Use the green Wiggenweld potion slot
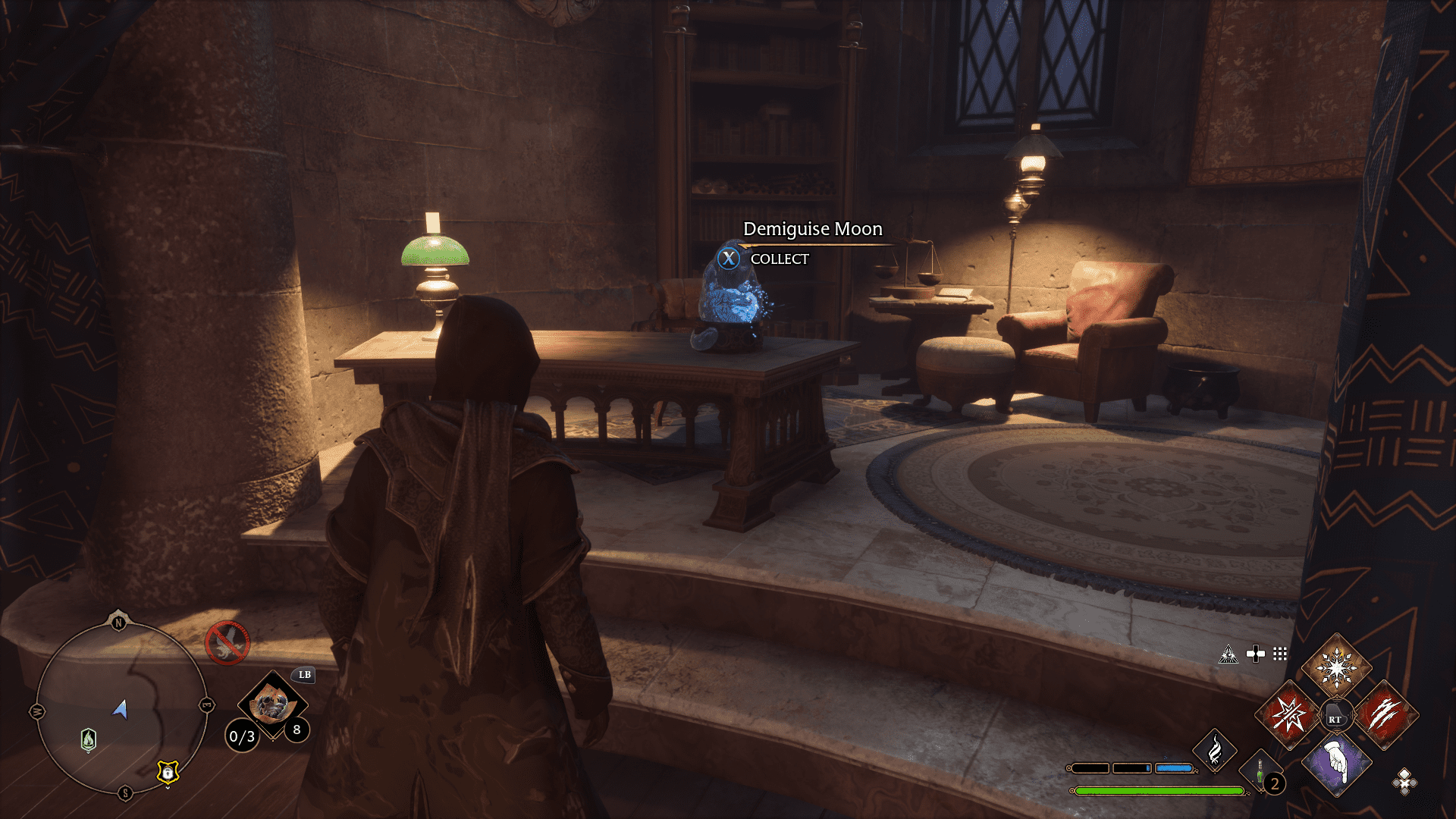This screenshot has width=1456, height=819. tap(1260, 772)
